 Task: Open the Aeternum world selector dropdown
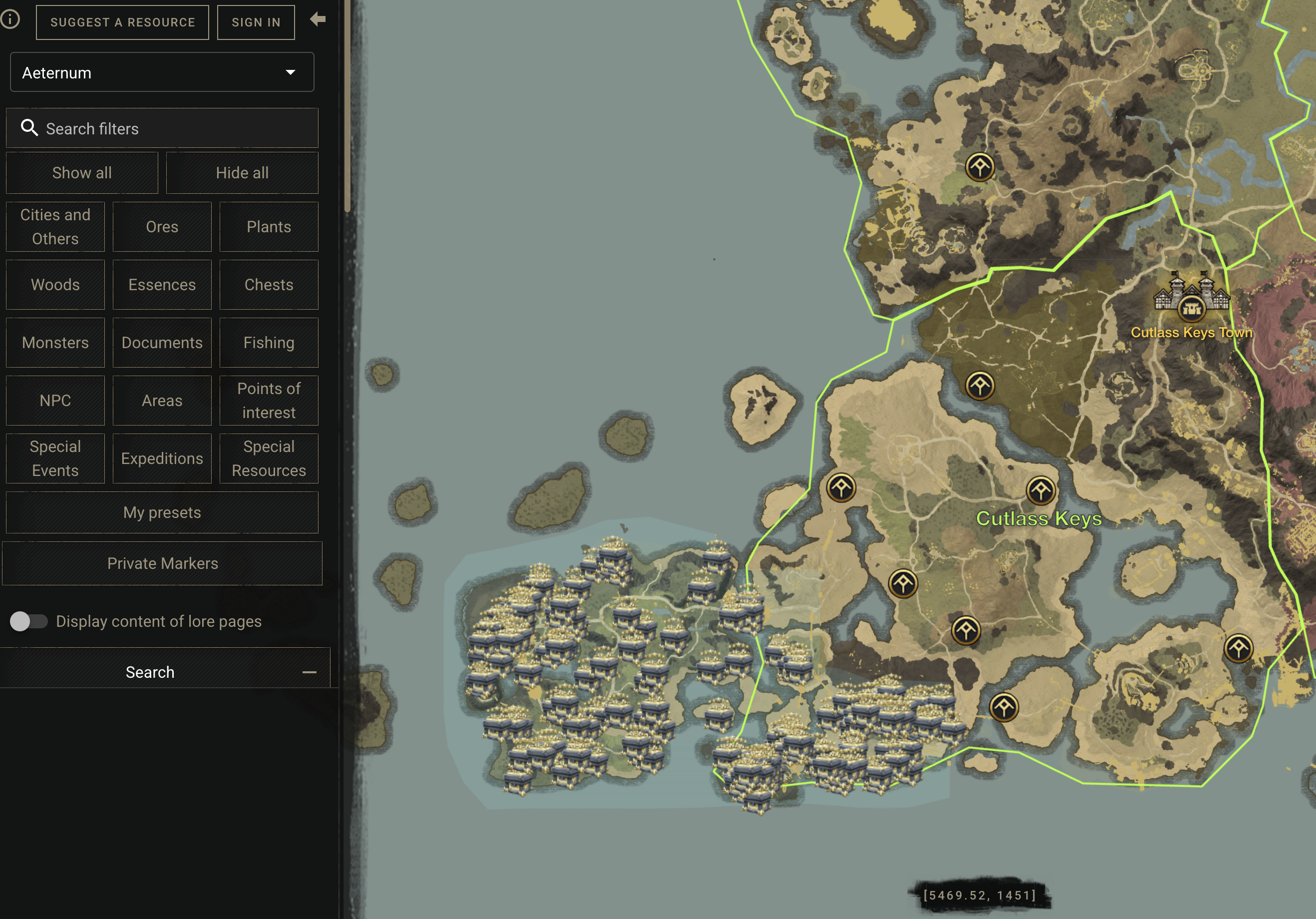point(162,72)
